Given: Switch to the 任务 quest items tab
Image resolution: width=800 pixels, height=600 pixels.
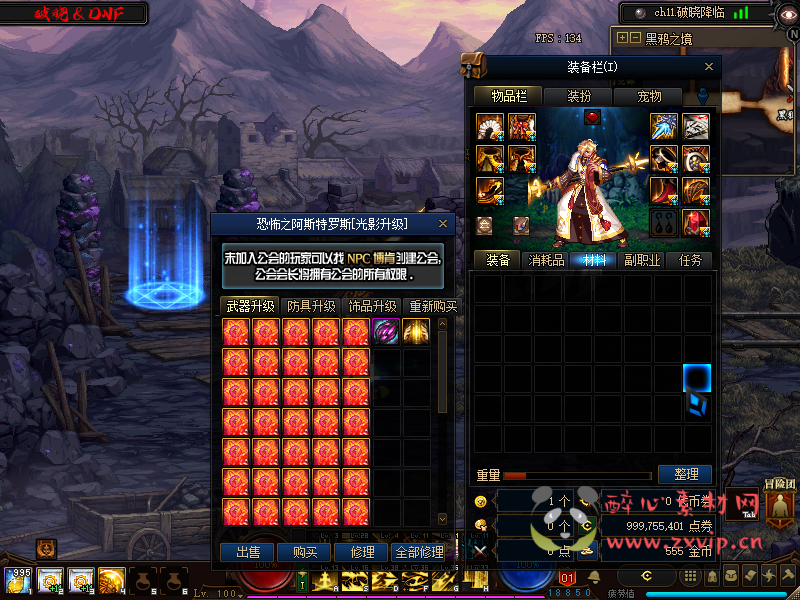Looking at the screenshot, I should point(691,260).
